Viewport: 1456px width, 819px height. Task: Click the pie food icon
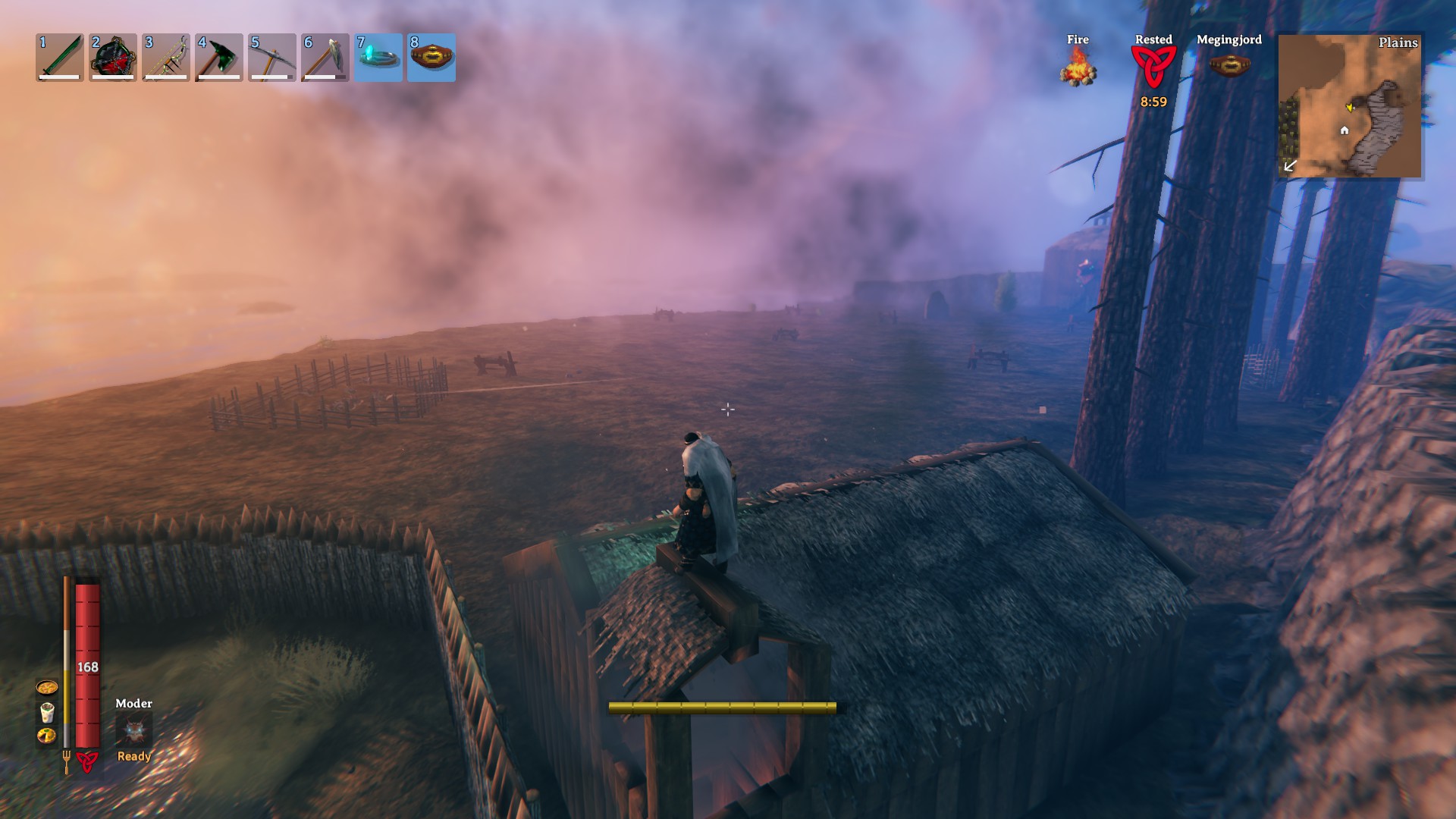pyautogui.click(x=47, y=736)
